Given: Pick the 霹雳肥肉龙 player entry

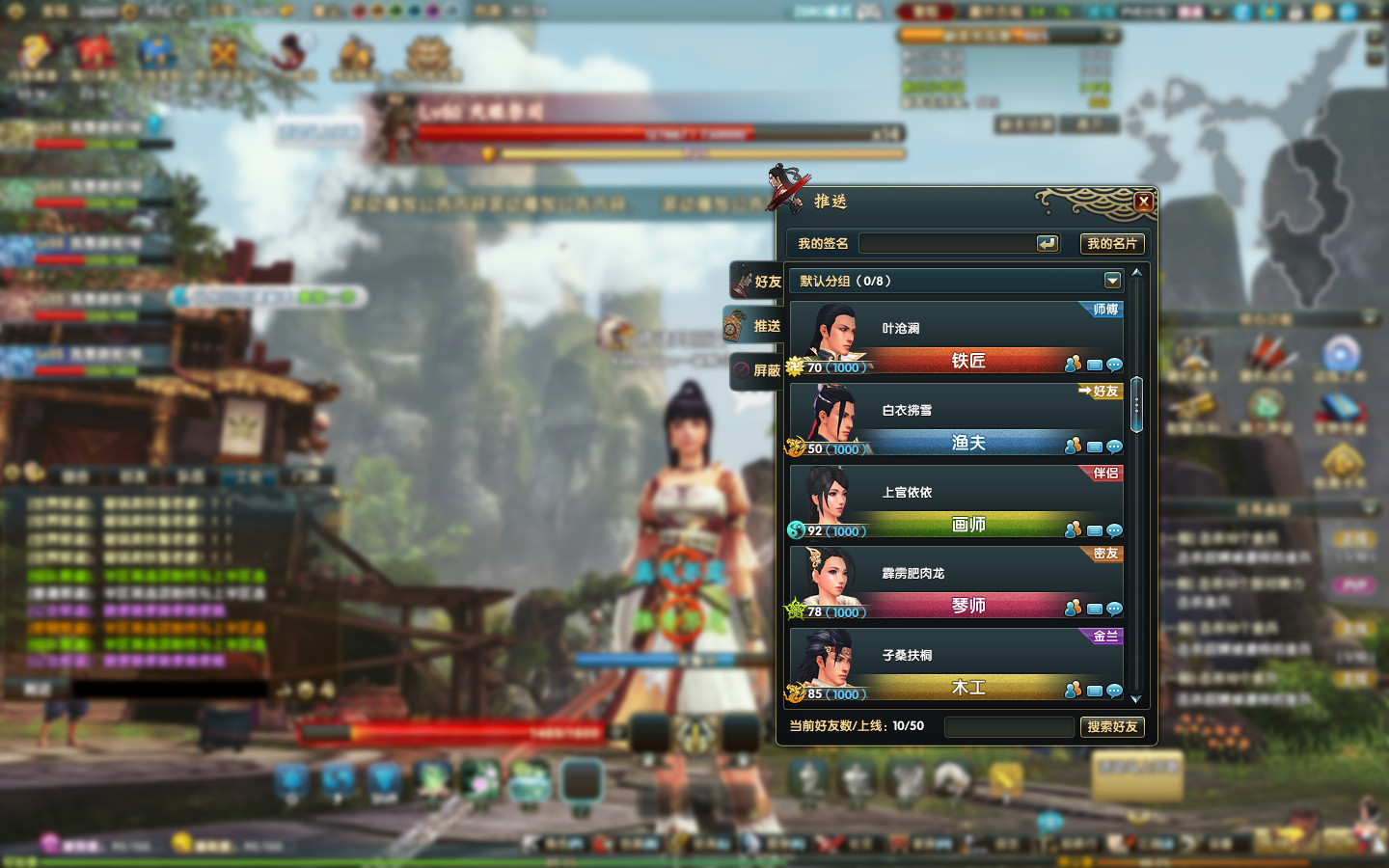Looking at the screenshot, I should (x=955, y=574).
